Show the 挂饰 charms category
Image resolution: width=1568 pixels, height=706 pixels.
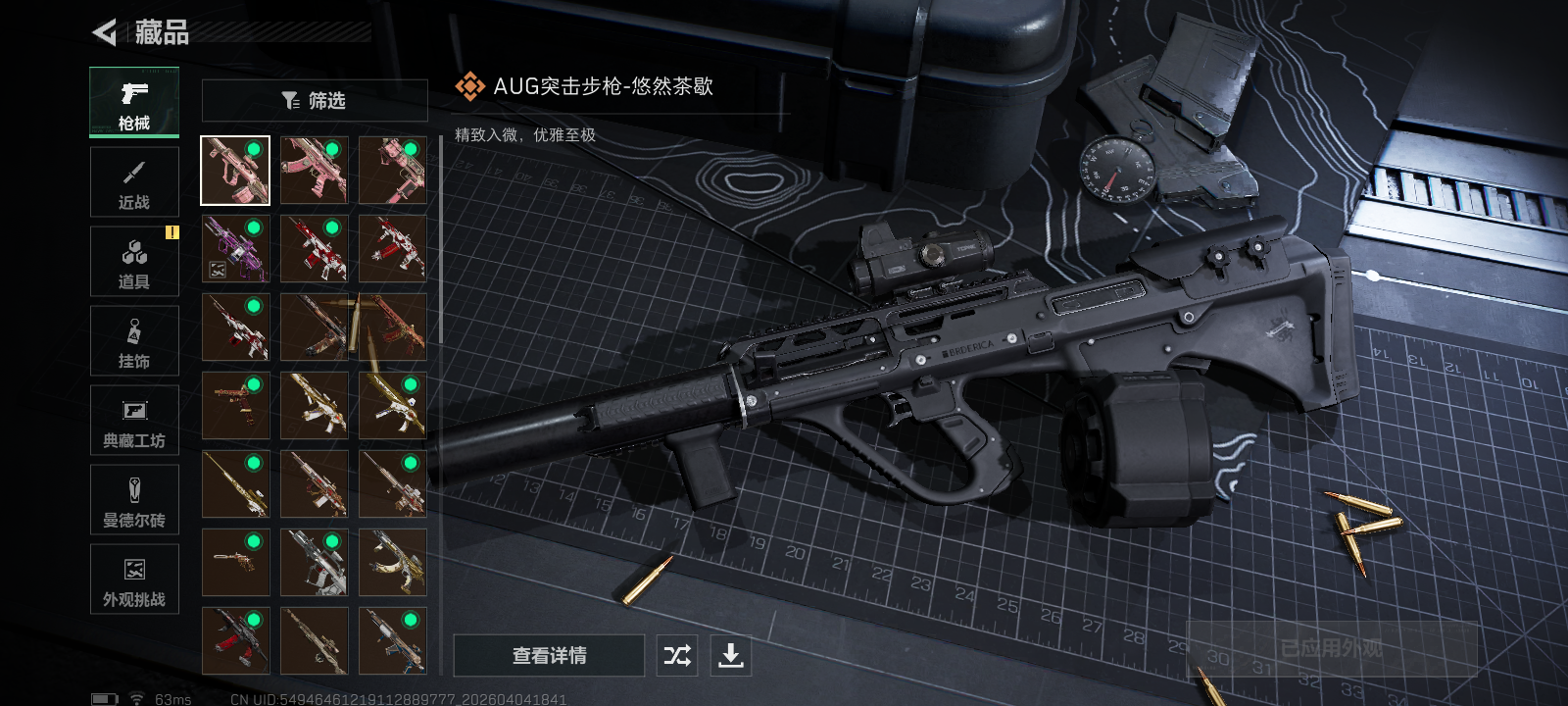[x=134, y=341]
